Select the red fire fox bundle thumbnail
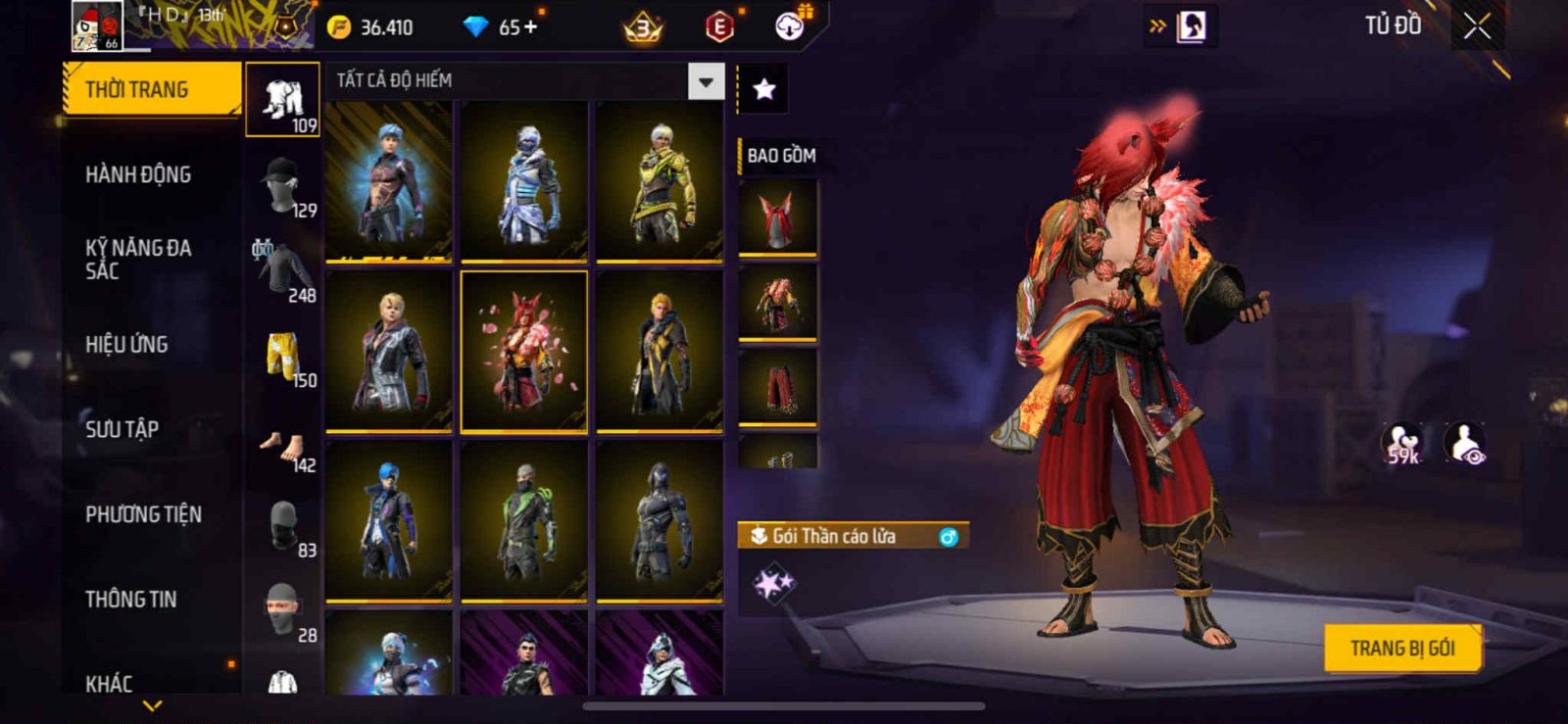 (x=524, y=351)
